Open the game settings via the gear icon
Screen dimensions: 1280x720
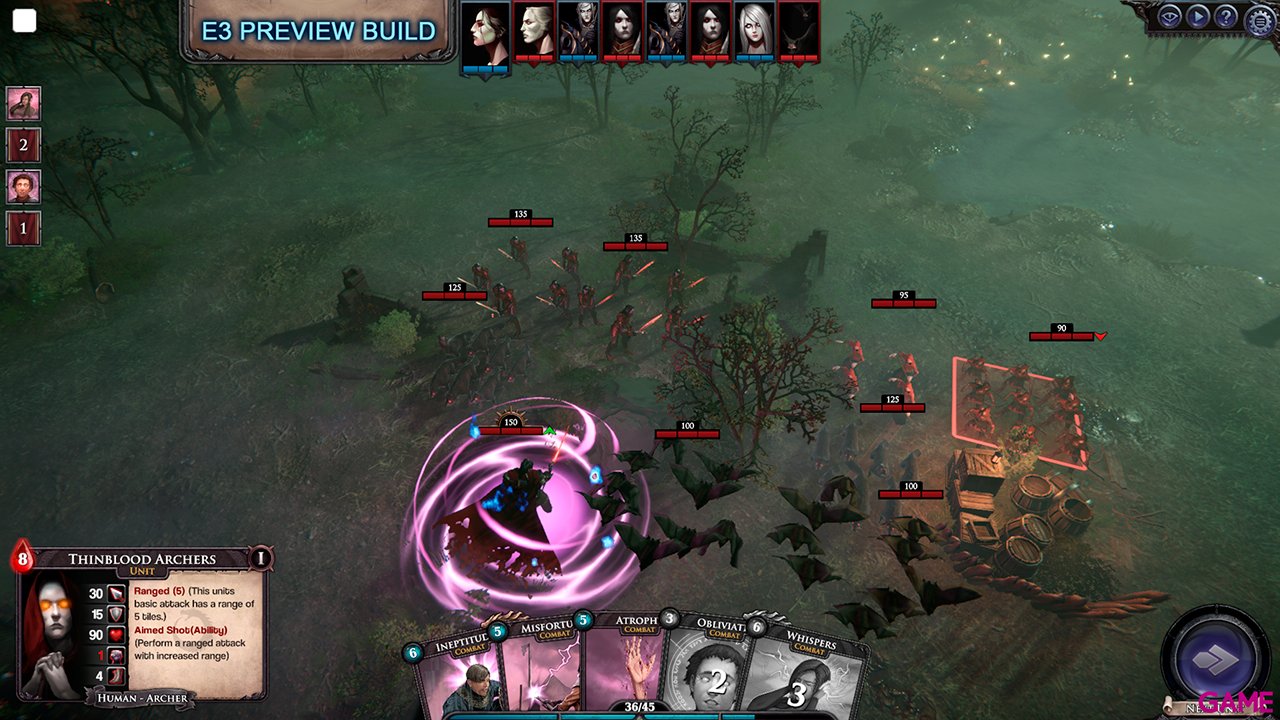(1260, 18)
